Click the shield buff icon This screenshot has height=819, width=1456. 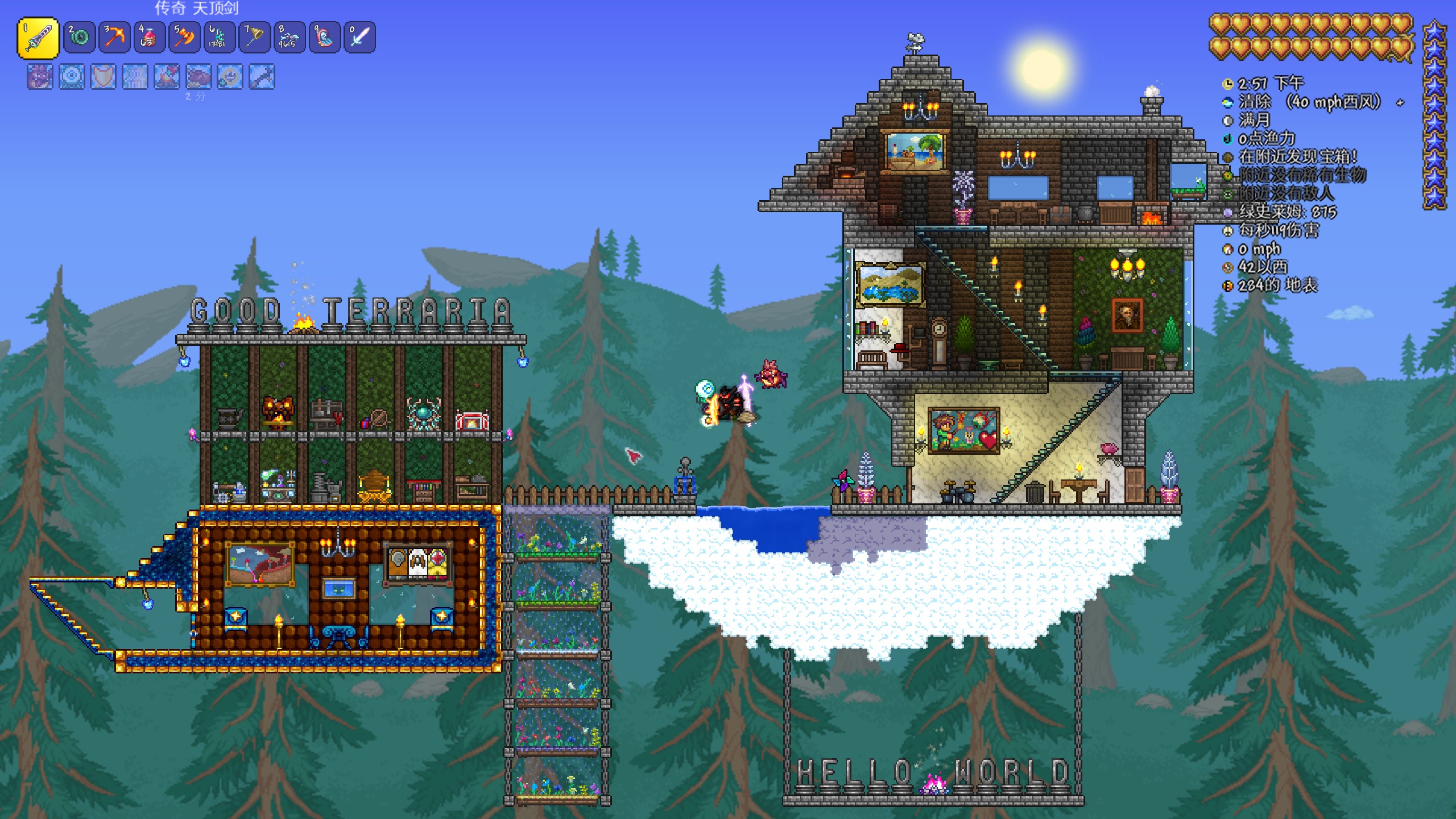[x=103, y=77]
